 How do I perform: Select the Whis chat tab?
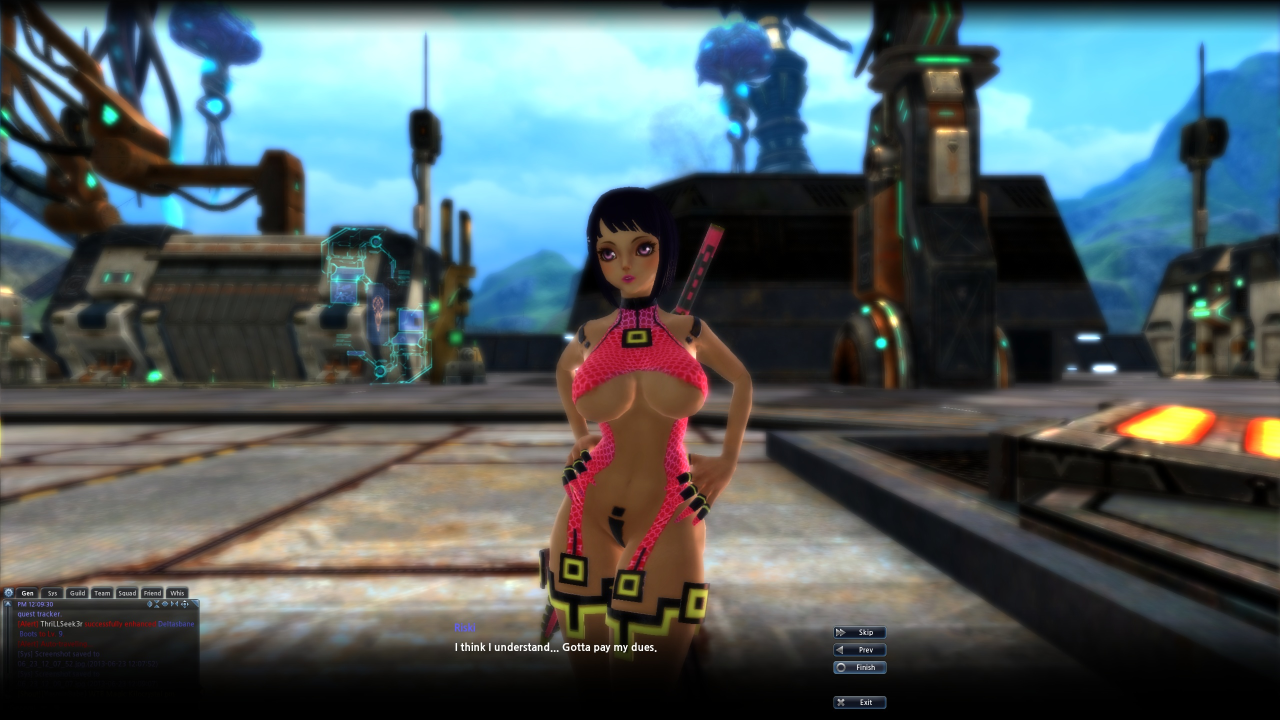click(177, 593)
